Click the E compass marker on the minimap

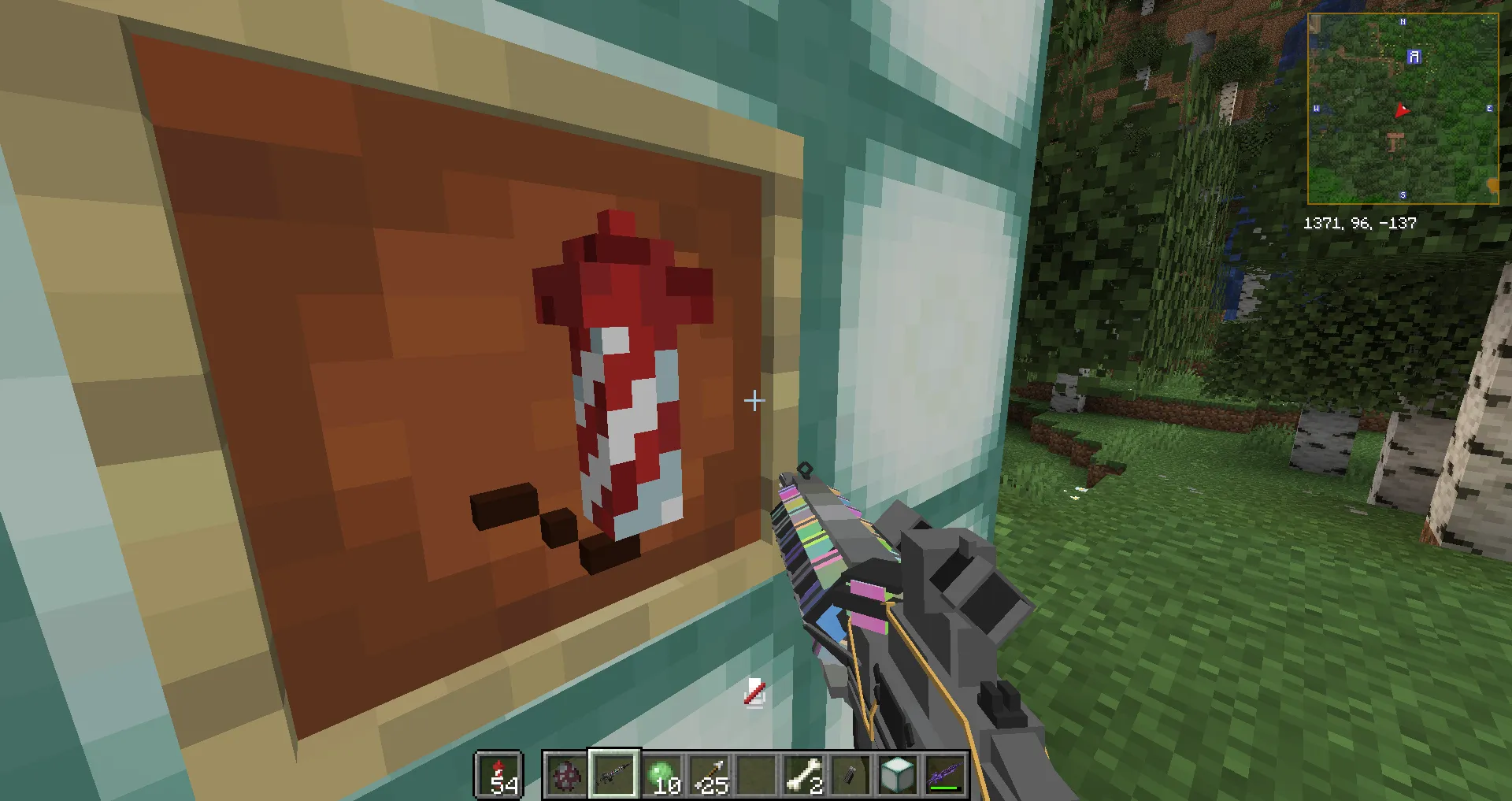click(1489, 109)
